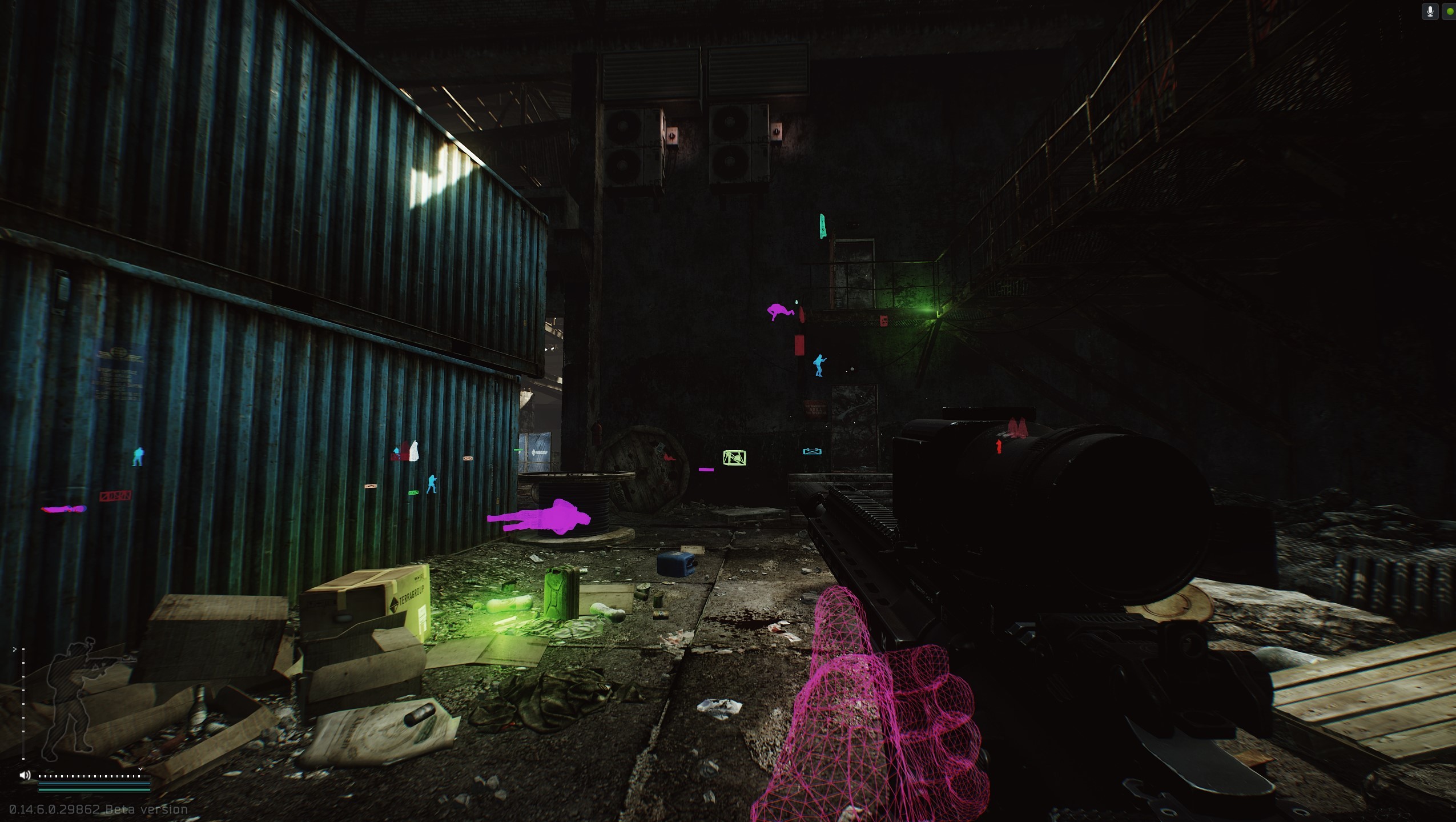Toggle the microphone overlay icon
Screen dimensions: 1456x822
(x=1430, y=11)
